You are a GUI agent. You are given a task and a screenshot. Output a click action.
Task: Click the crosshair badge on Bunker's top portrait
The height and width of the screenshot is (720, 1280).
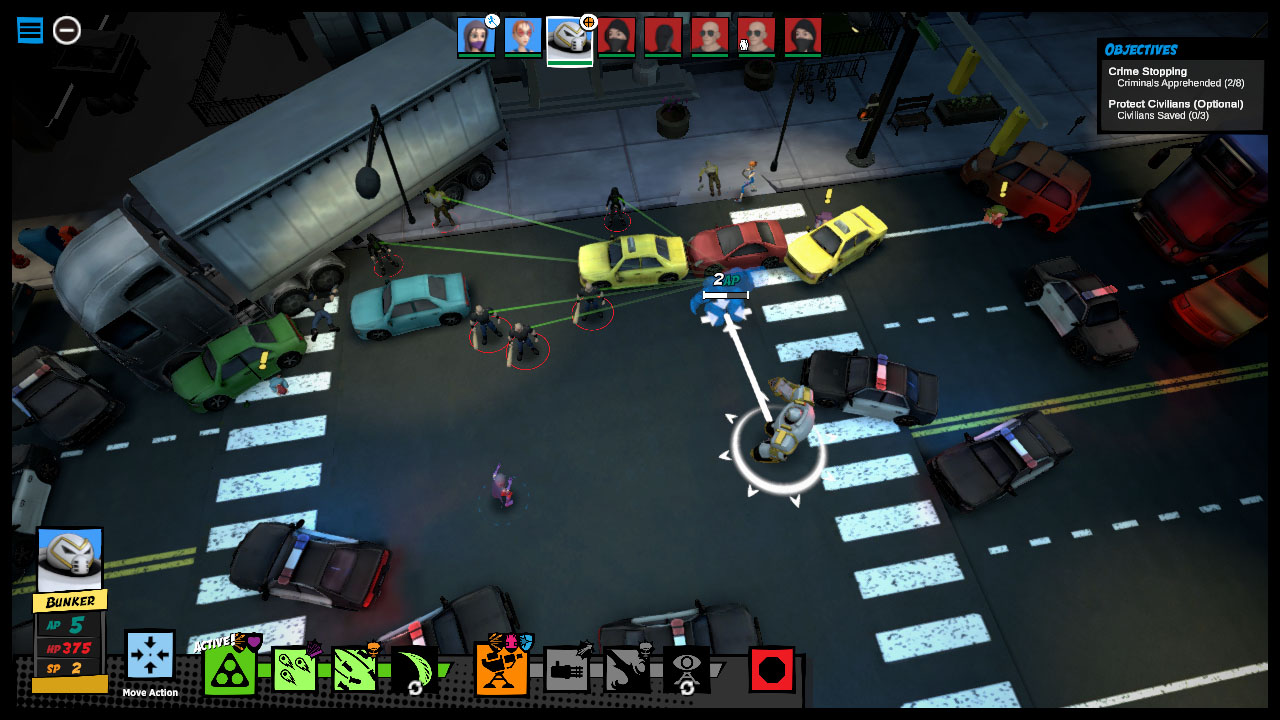(588, 20)
